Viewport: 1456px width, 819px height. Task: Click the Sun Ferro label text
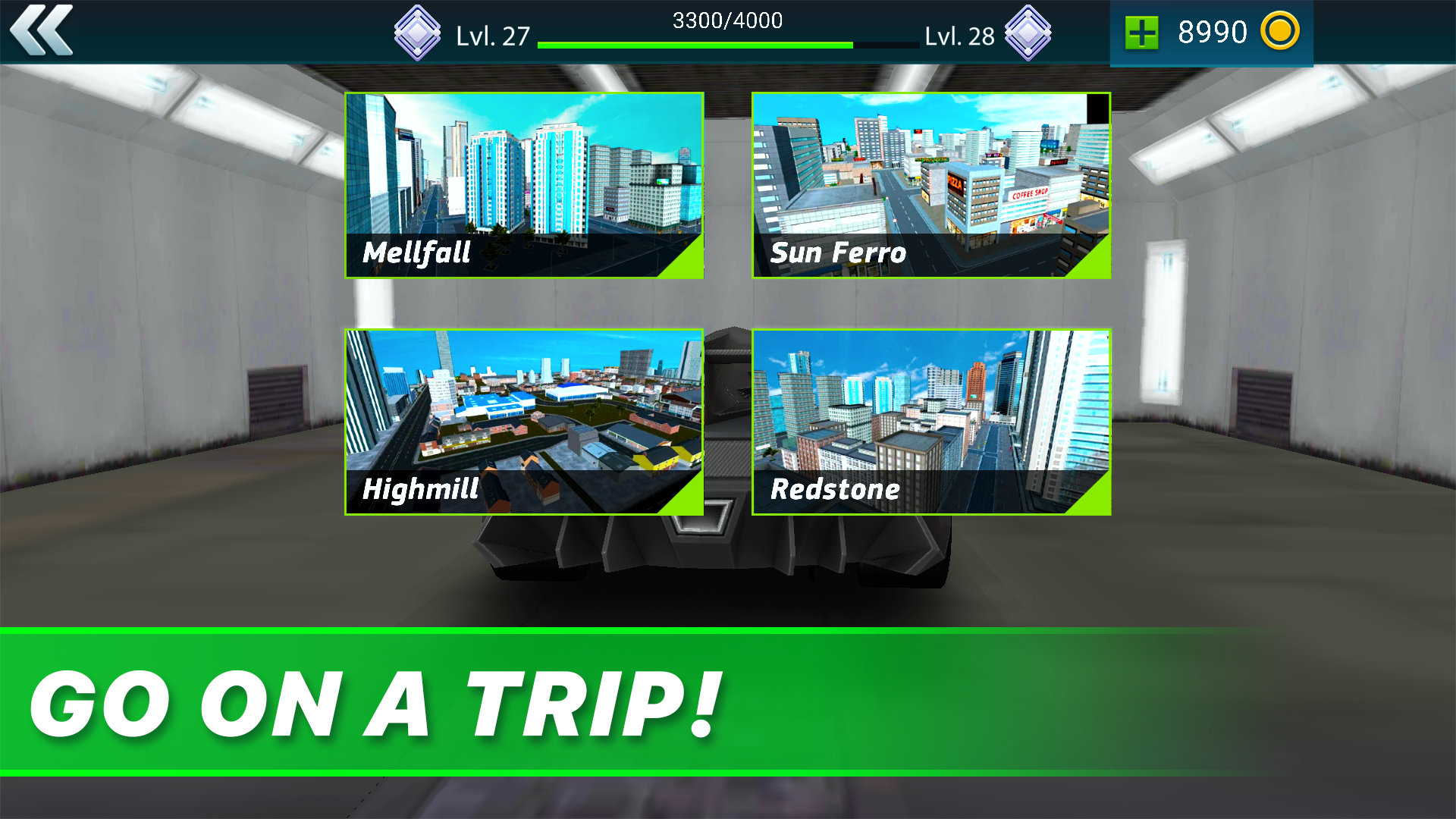pos(838,253)
